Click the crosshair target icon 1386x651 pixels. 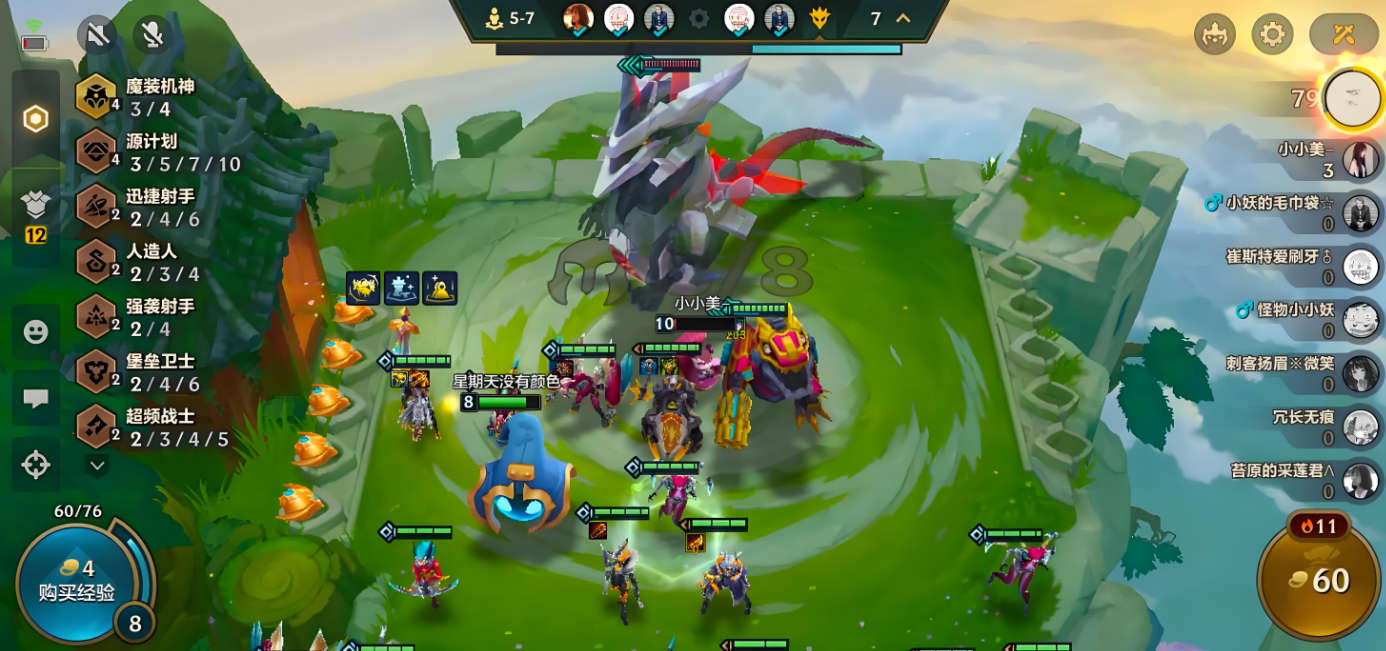pyautogui.click(x=36, y=464)
